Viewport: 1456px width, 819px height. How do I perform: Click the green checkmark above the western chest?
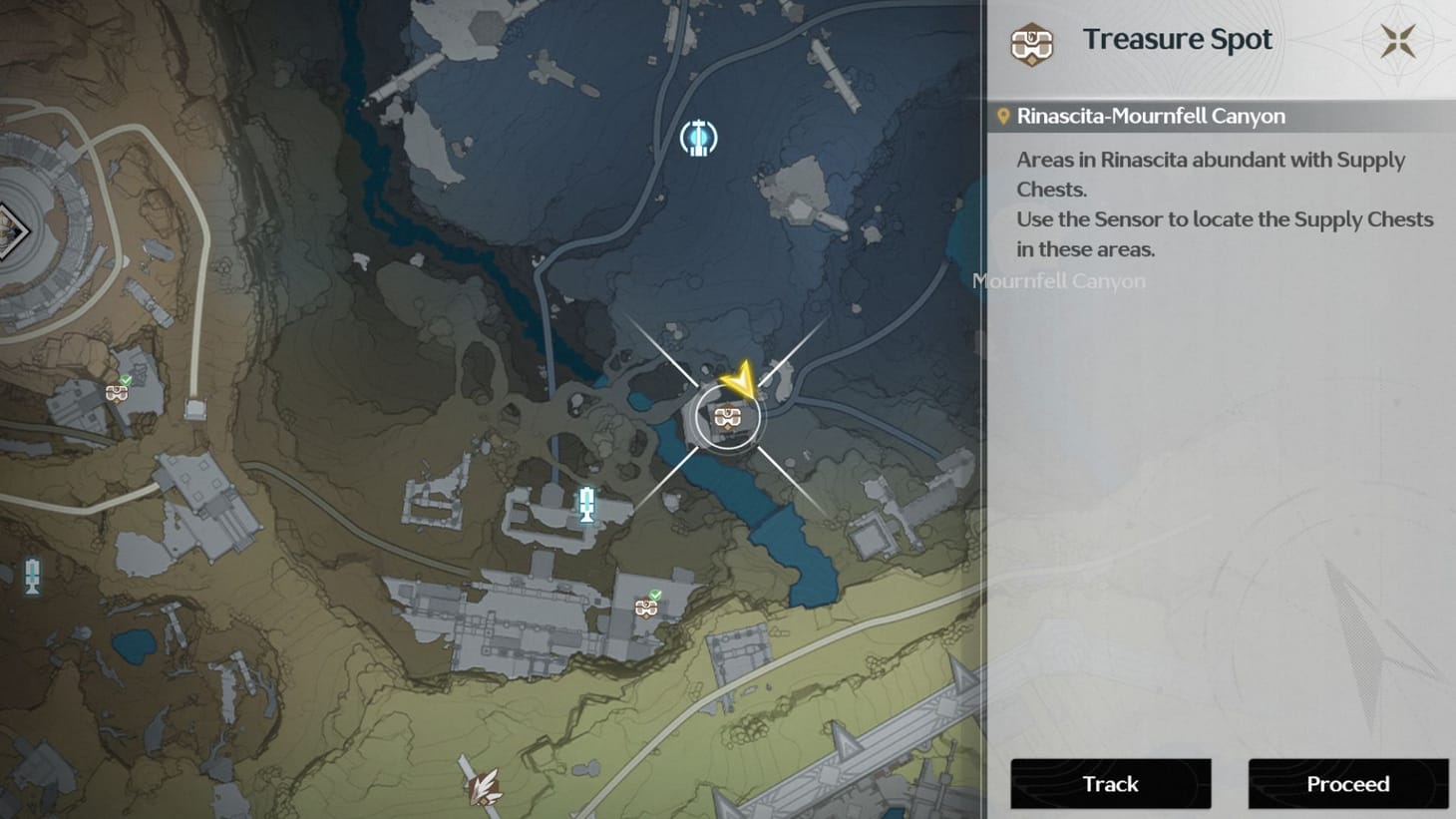click(x=128, y=380)
